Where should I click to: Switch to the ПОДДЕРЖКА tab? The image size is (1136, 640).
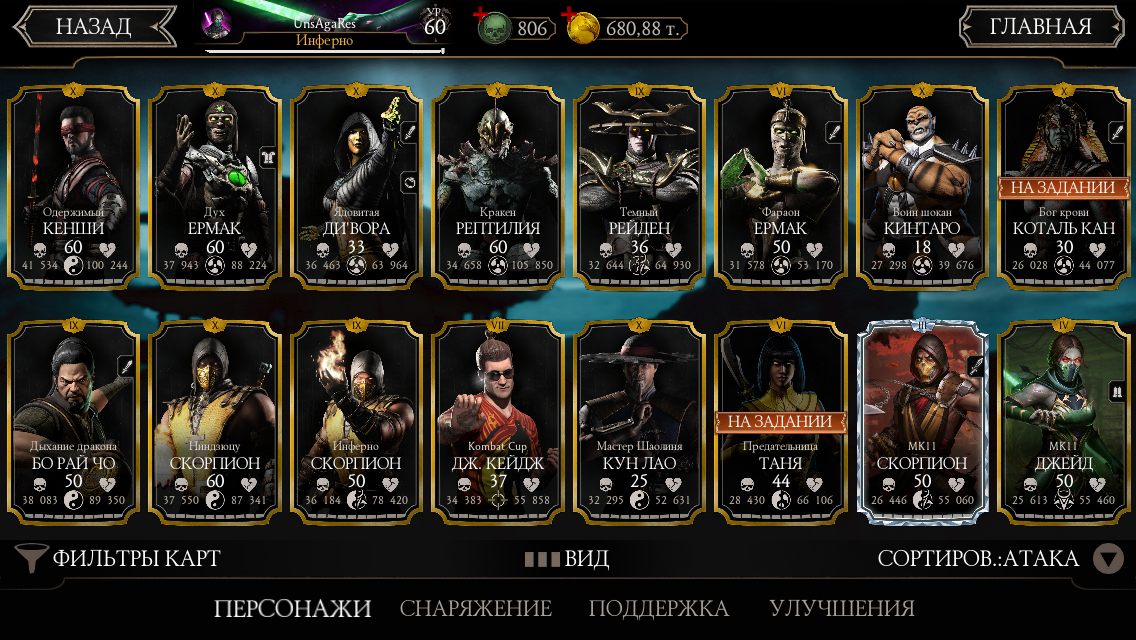click(658, 608)
